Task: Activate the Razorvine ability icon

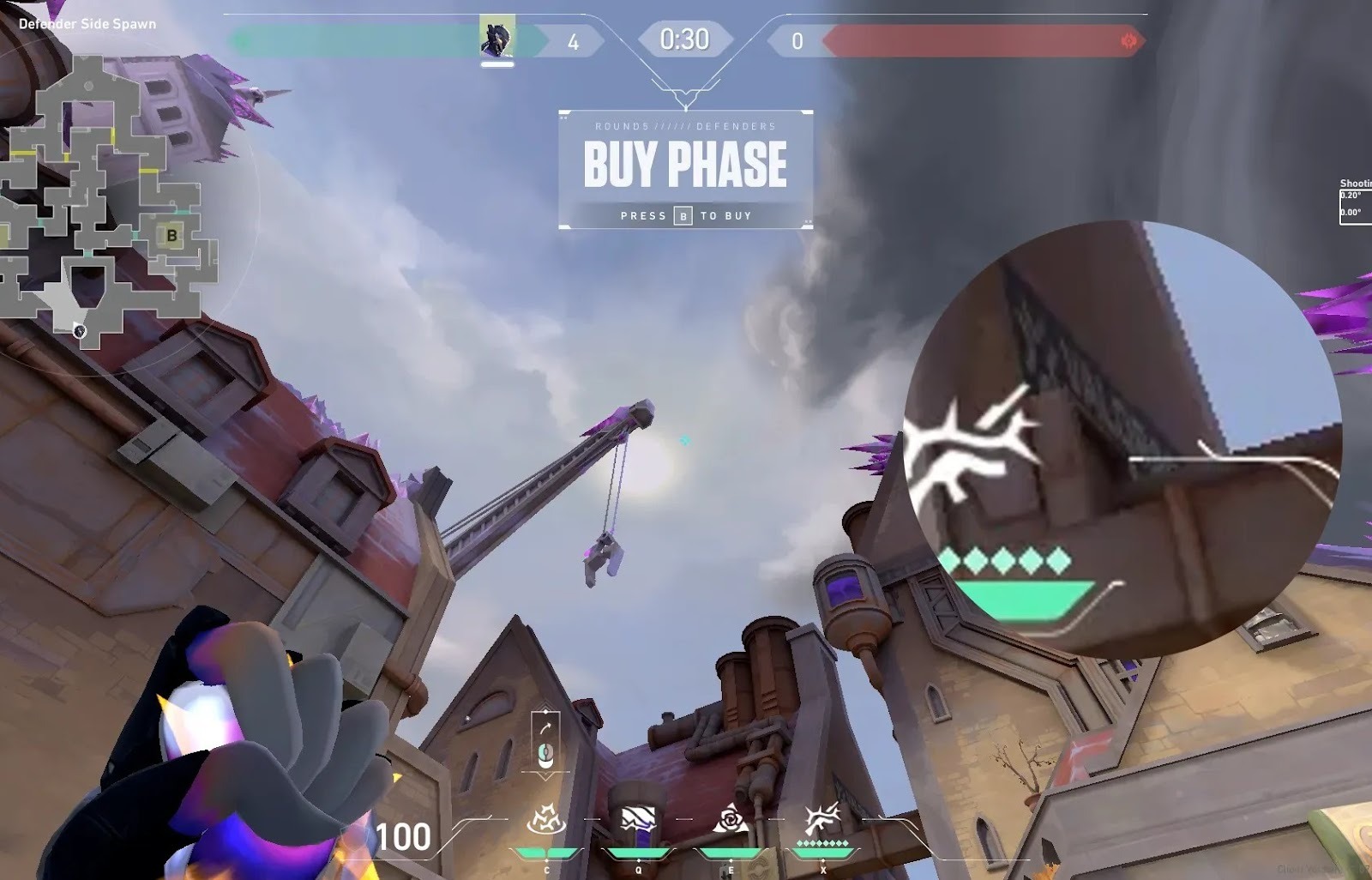Action: (545, 820)
